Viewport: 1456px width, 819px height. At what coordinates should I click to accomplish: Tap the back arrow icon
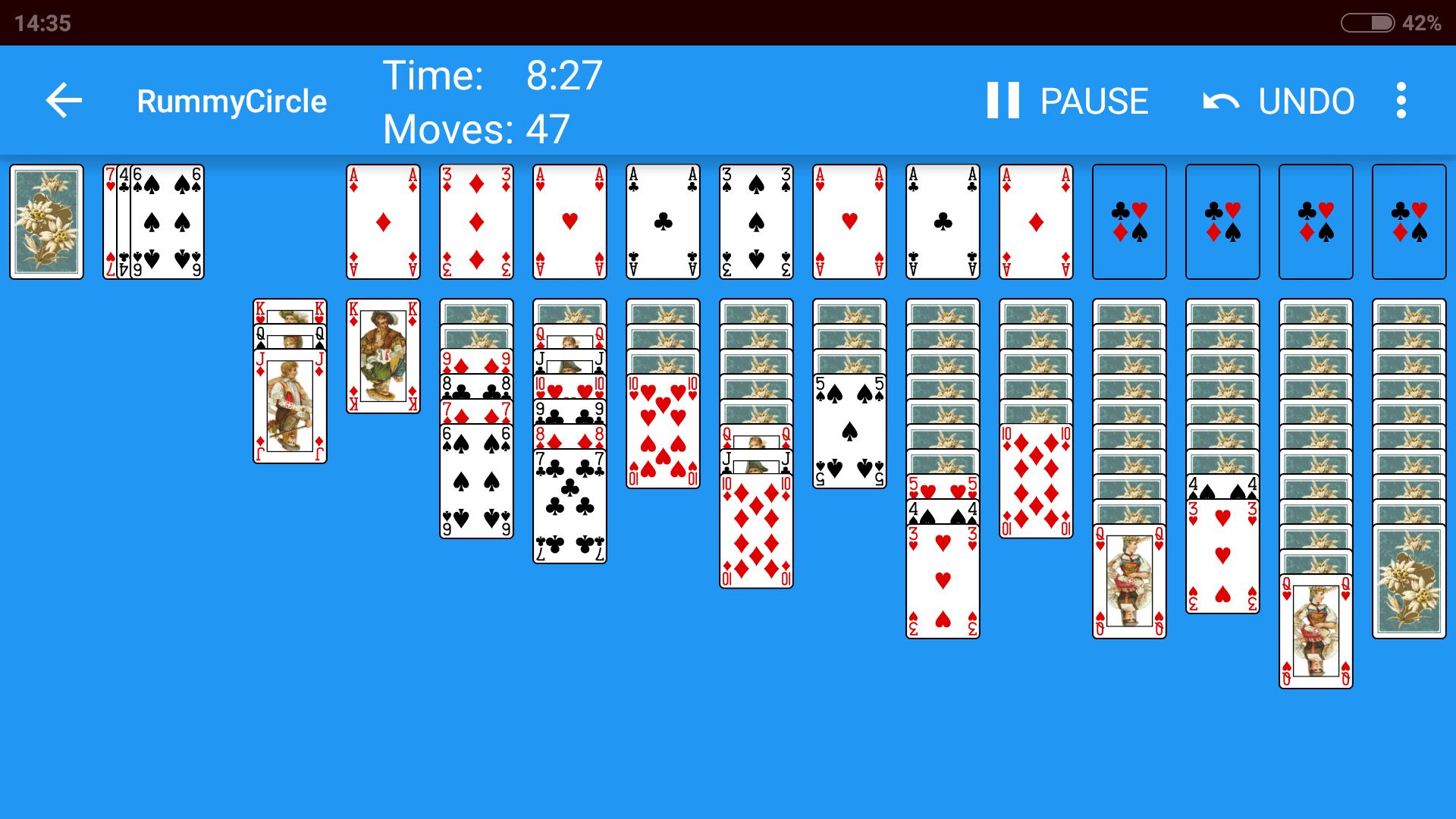pyautogui.click(x=63, y=101)
